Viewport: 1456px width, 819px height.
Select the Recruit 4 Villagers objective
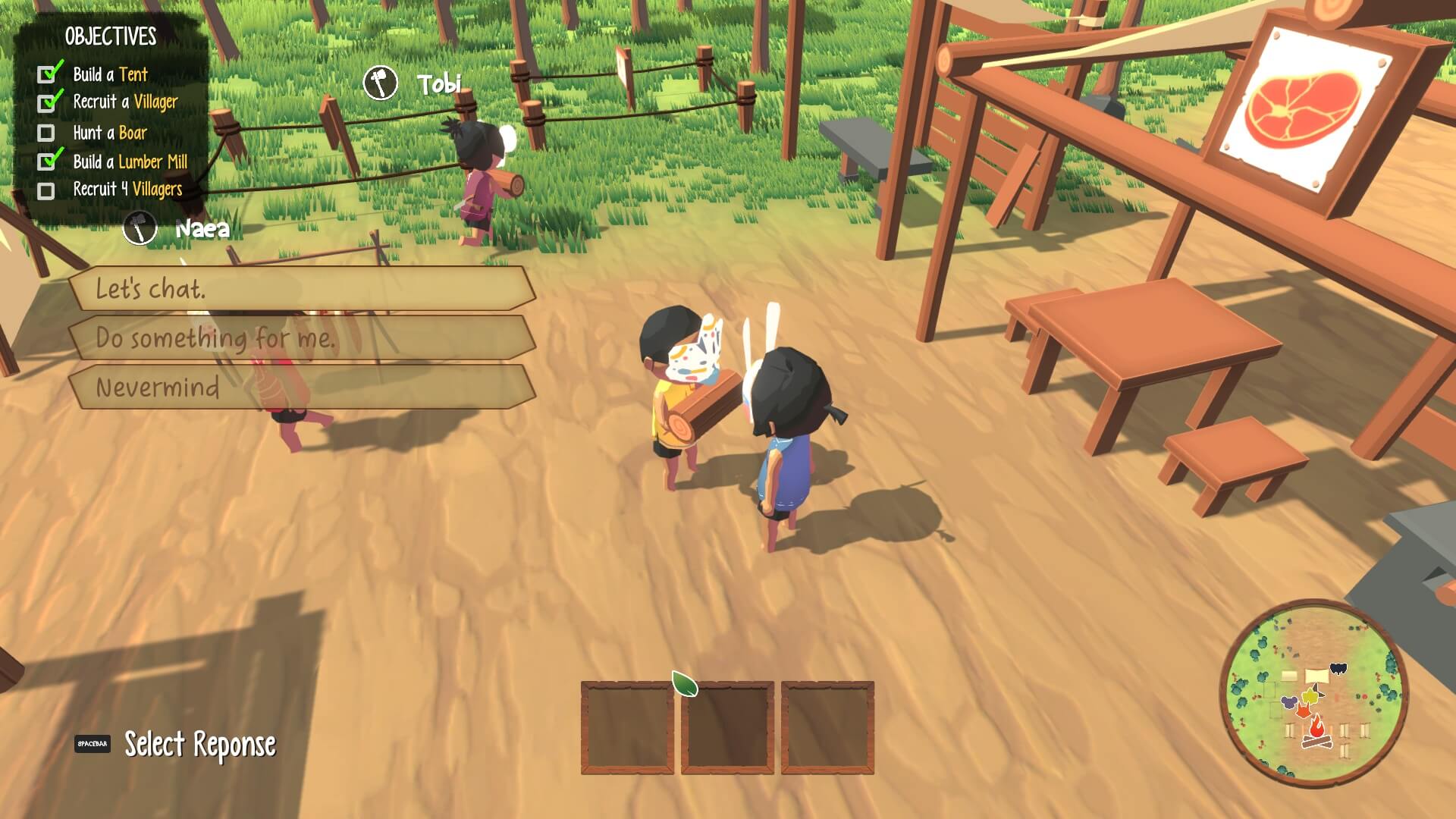coord(127,190)
